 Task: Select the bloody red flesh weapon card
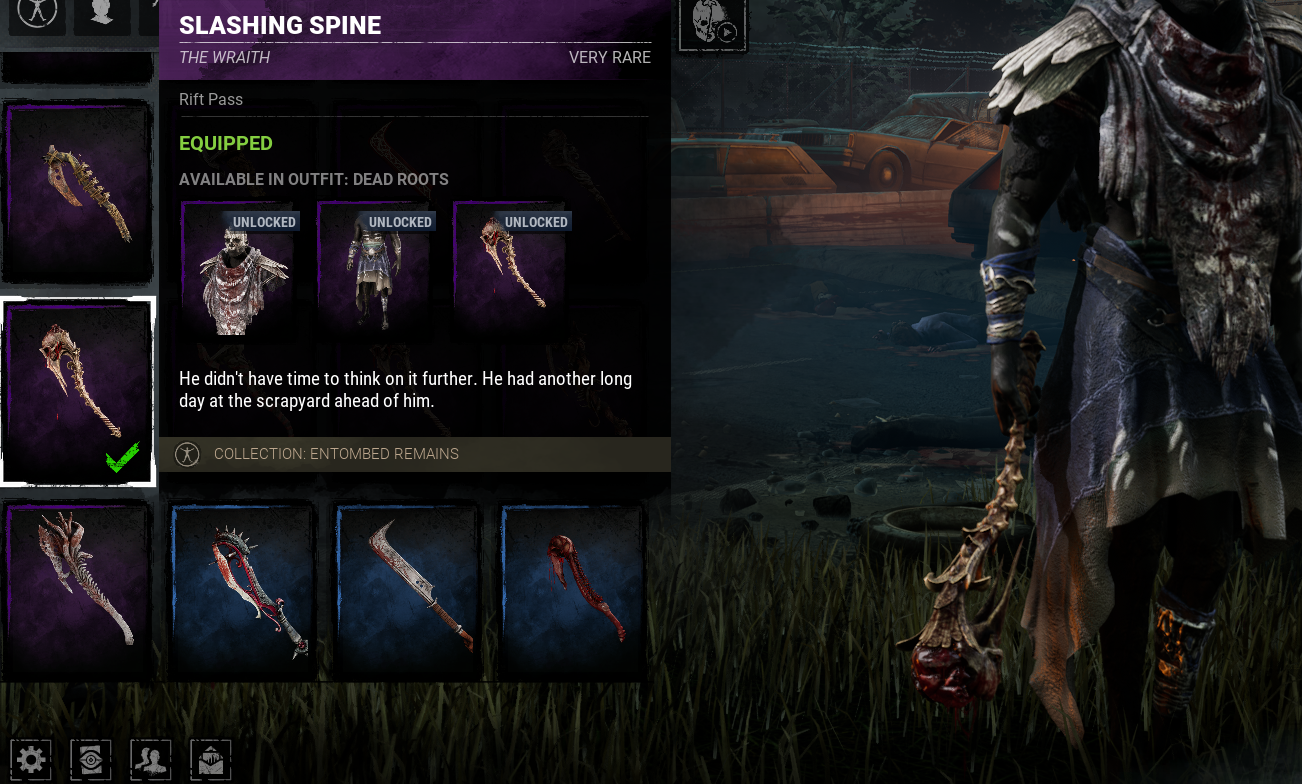coord(574,591)
